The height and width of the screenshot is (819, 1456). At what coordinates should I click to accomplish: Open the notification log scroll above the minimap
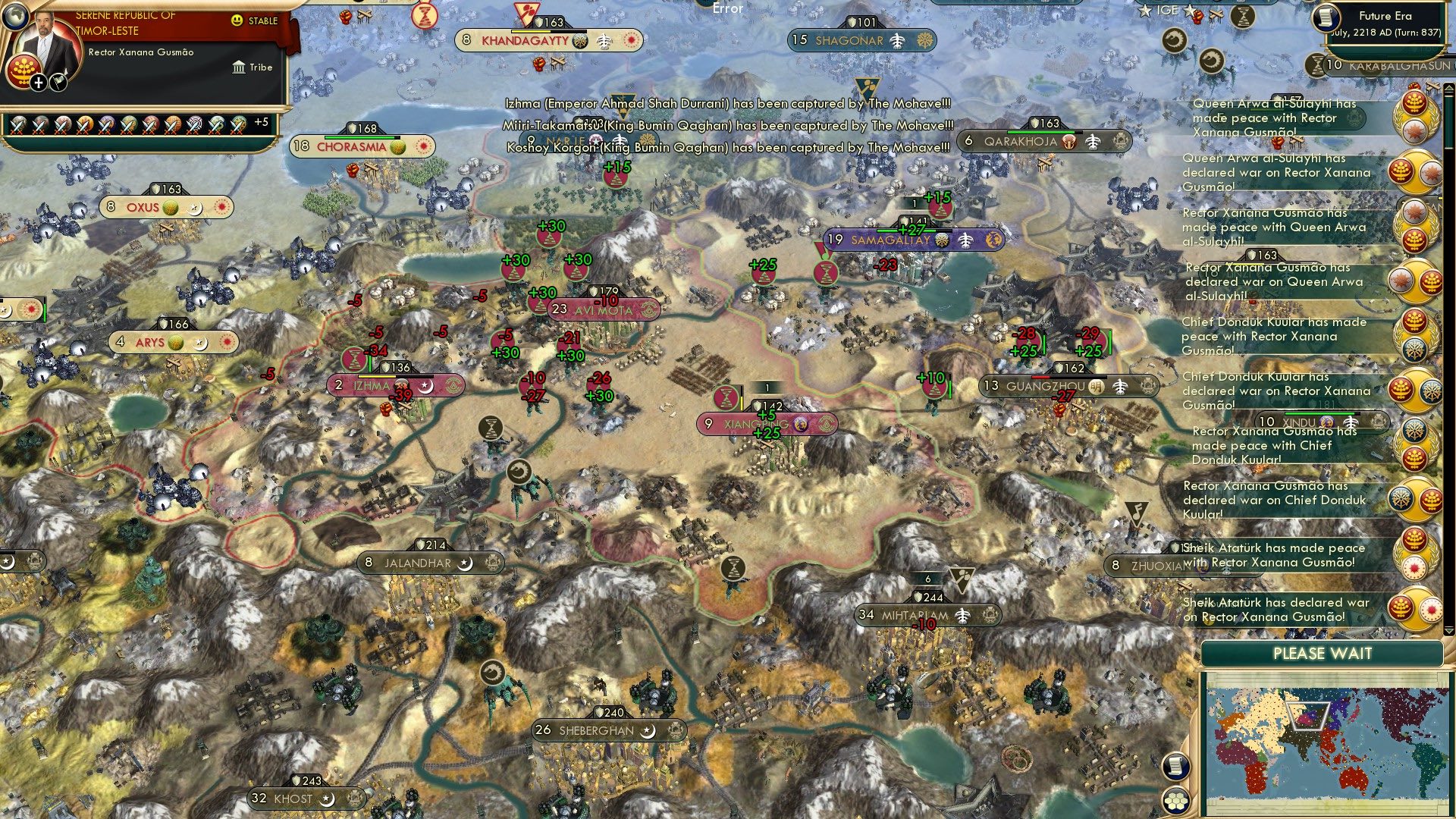click(x=1176, y=767)
